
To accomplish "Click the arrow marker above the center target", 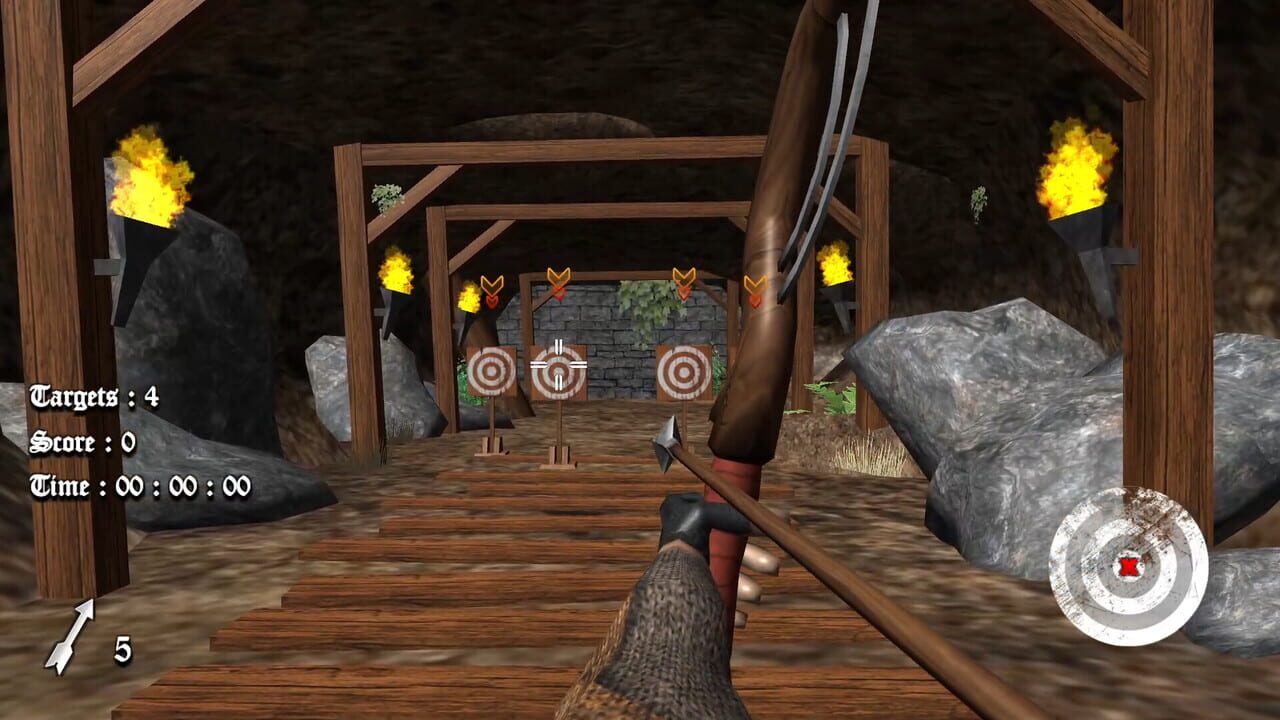I will (558, 277).
